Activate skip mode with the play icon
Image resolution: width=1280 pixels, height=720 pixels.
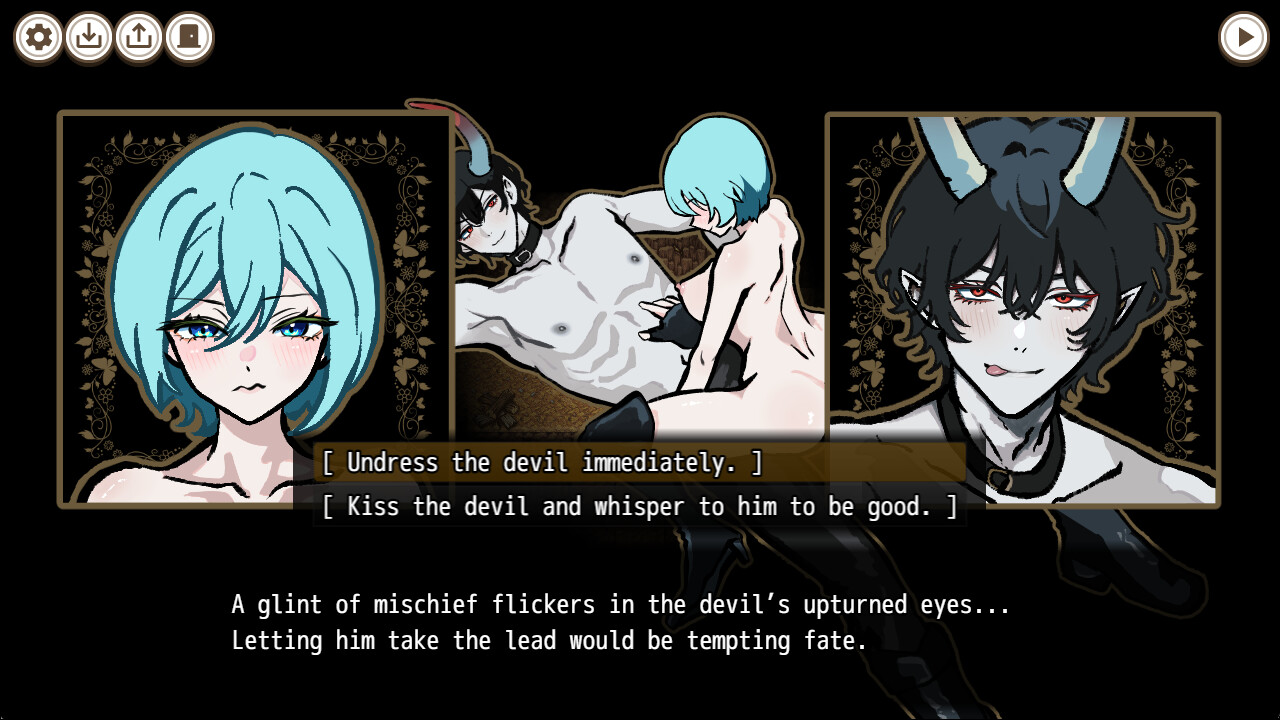tap(1243, 38)
